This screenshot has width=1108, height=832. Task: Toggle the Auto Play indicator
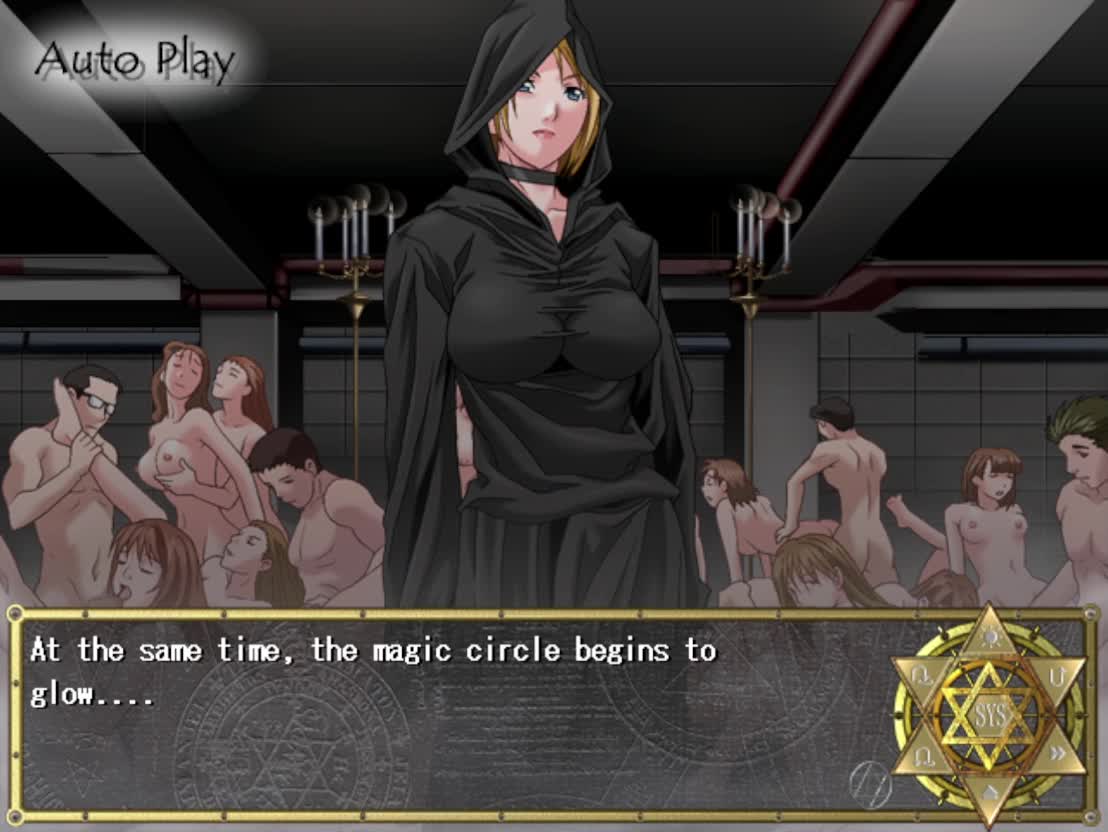point(135,62)
